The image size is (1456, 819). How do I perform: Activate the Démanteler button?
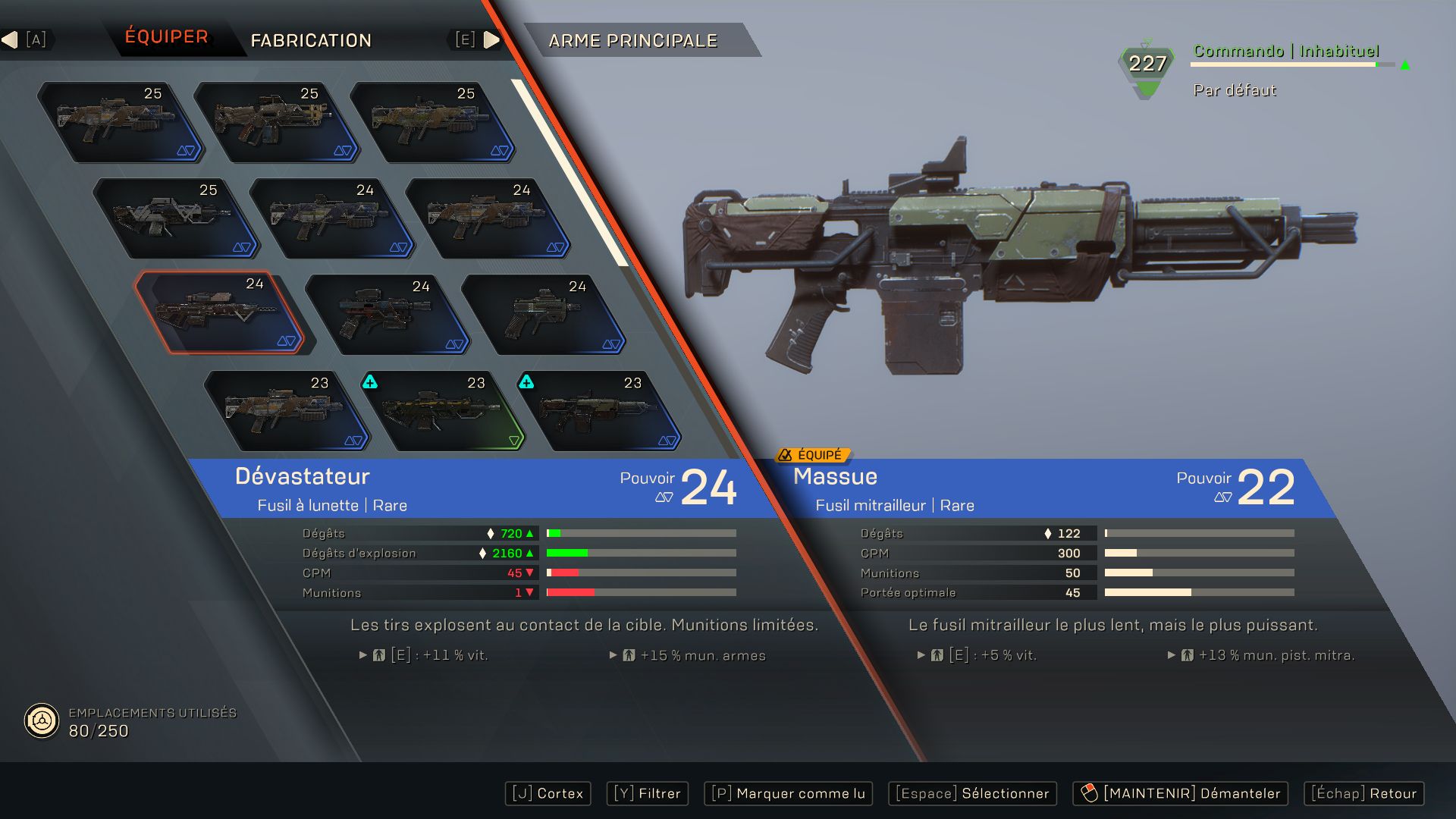click(1180, 793)
